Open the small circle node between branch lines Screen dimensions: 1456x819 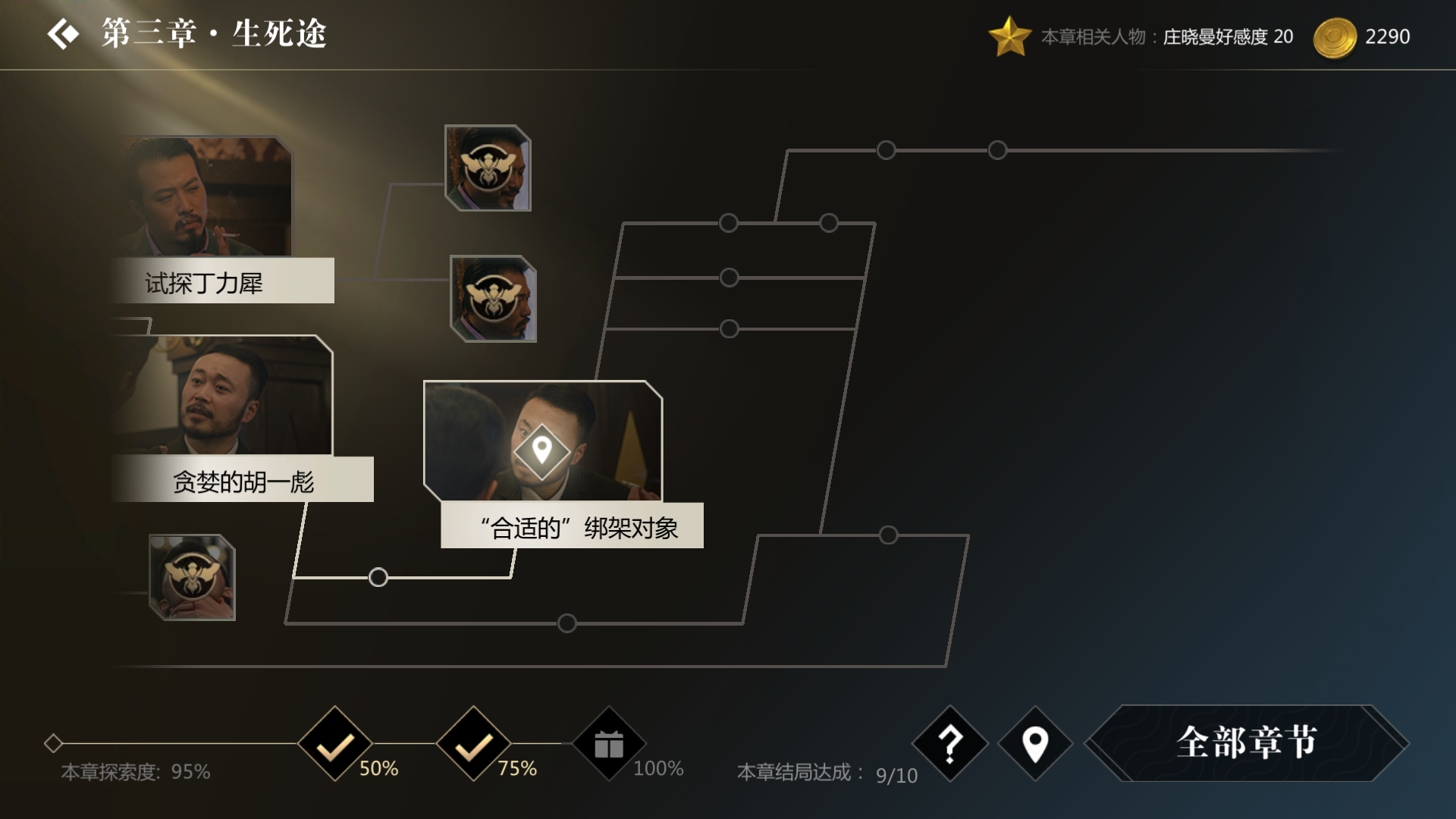pos(377,578)
